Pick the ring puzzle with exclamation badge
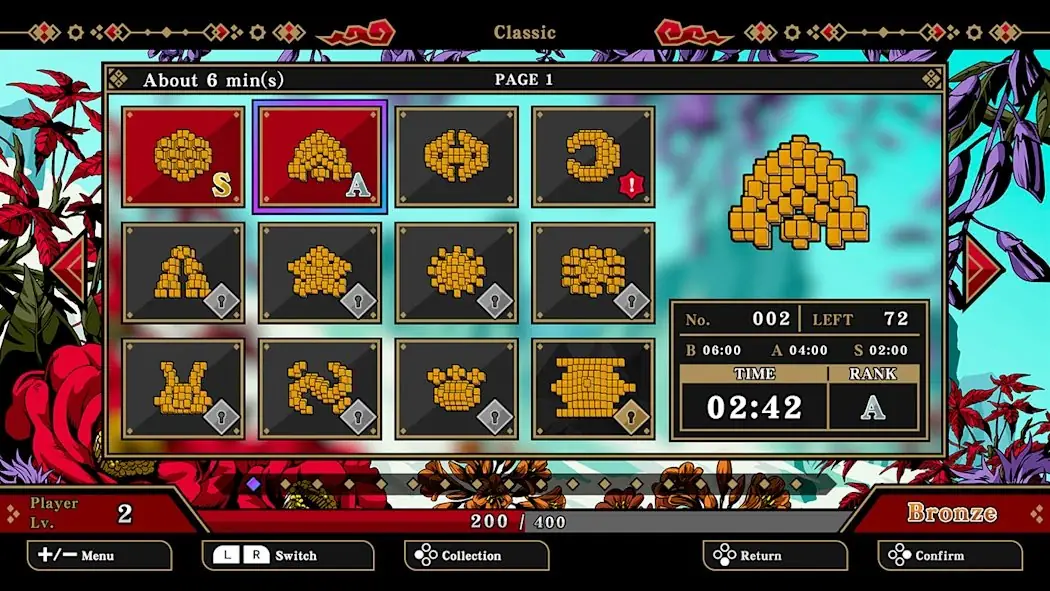Screen dimensions: 1050x591 pyautogui.click(x=592, y=156)
